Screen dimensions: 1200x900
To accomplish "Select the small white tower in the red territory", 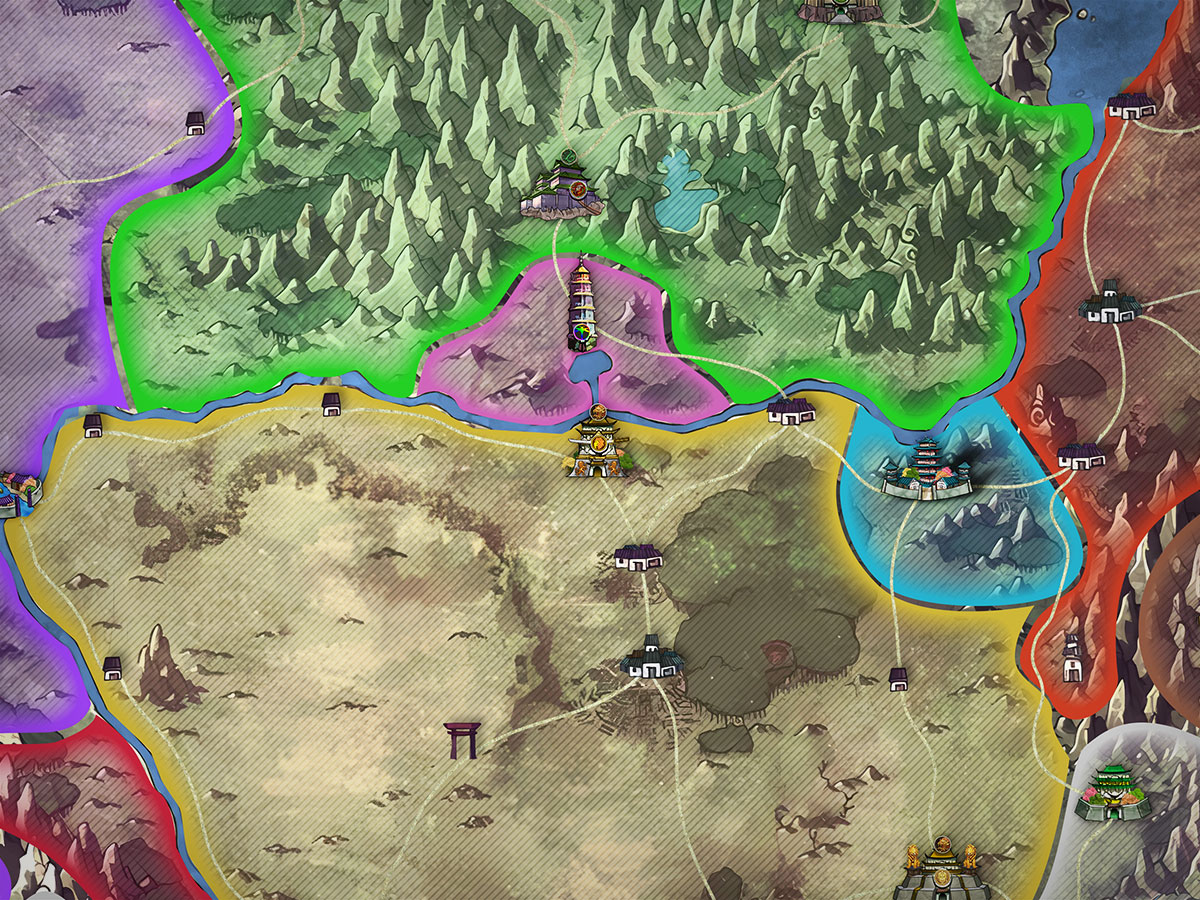I will click(x=1072, y=660).
